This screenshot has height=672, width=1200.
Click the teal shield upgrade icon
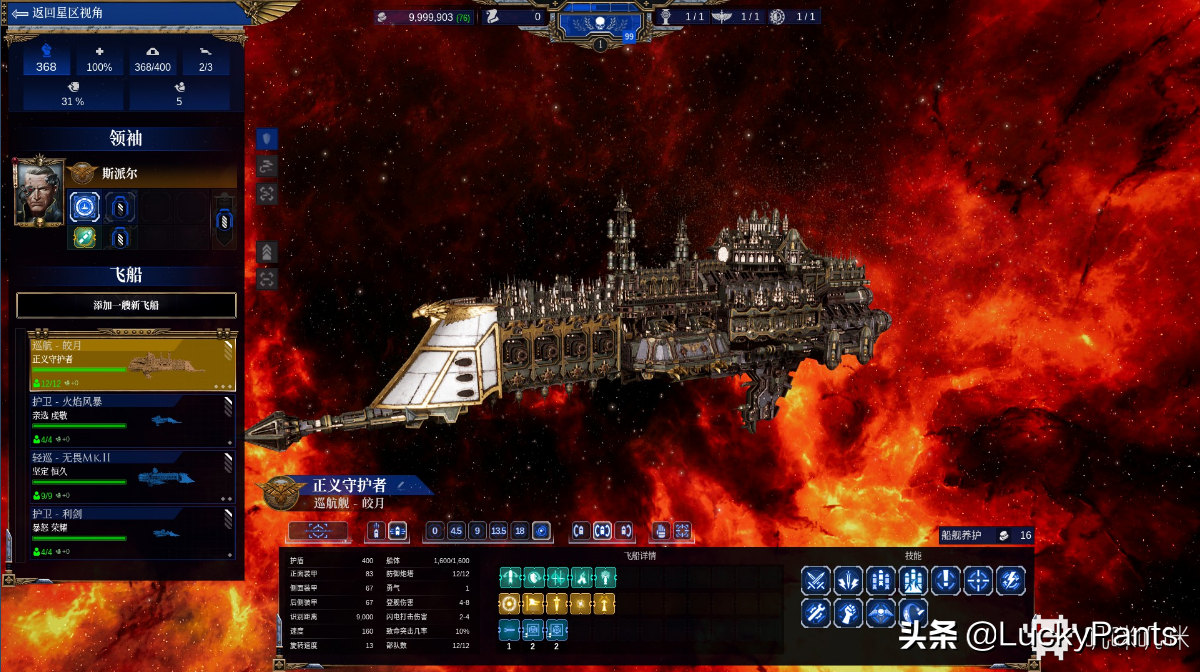tap(534, 577)
